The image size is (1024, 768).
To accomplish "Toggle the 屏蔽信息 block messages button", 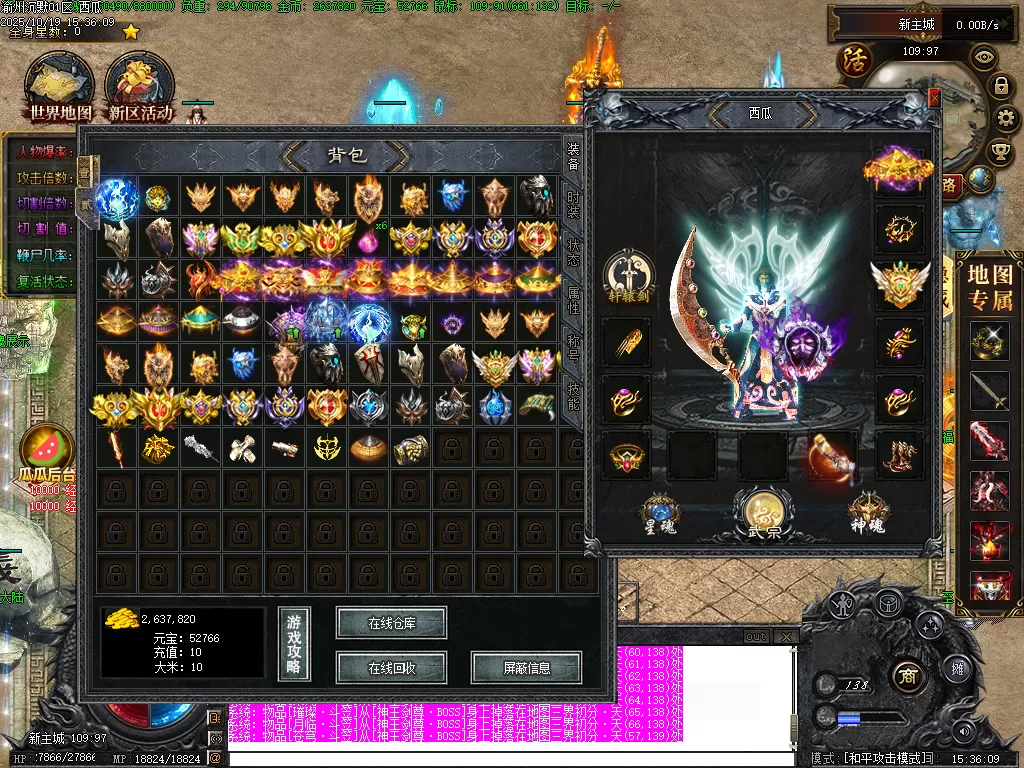I will [x=526, y=667].
